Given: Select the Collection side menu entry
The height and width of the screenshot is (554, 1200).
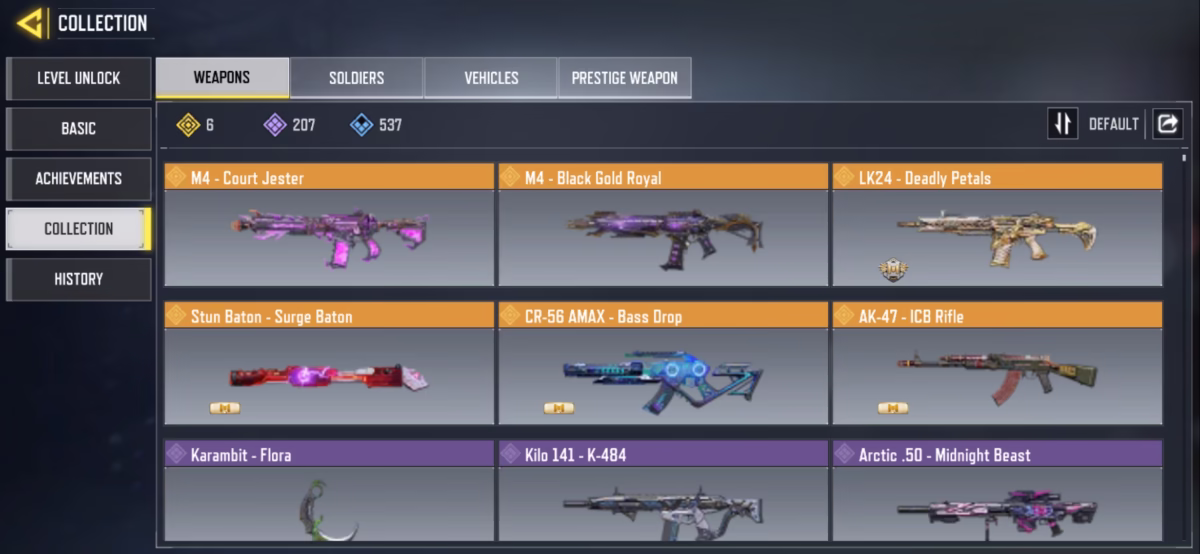Looking at the screenshot, I should pyautogui.click(x=79, y=228).
